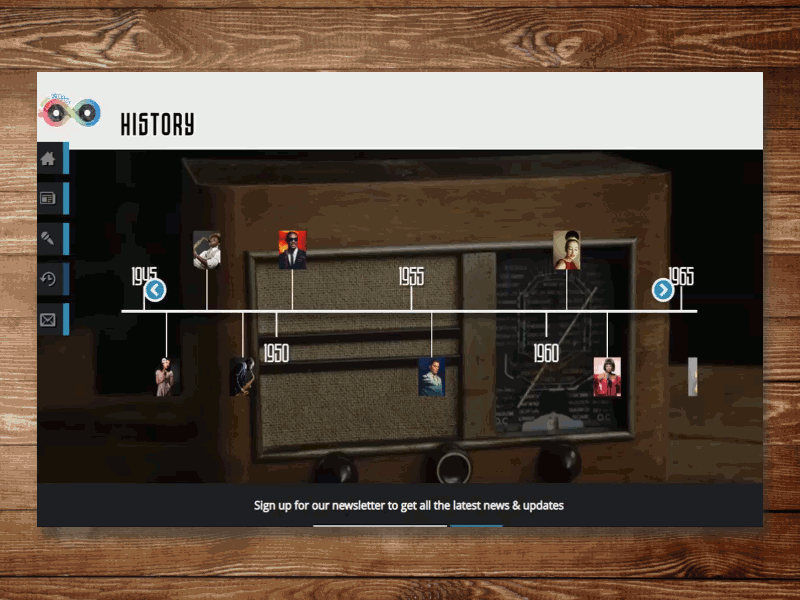Advance the timeline with the right arrow

(x=663, y=290)
